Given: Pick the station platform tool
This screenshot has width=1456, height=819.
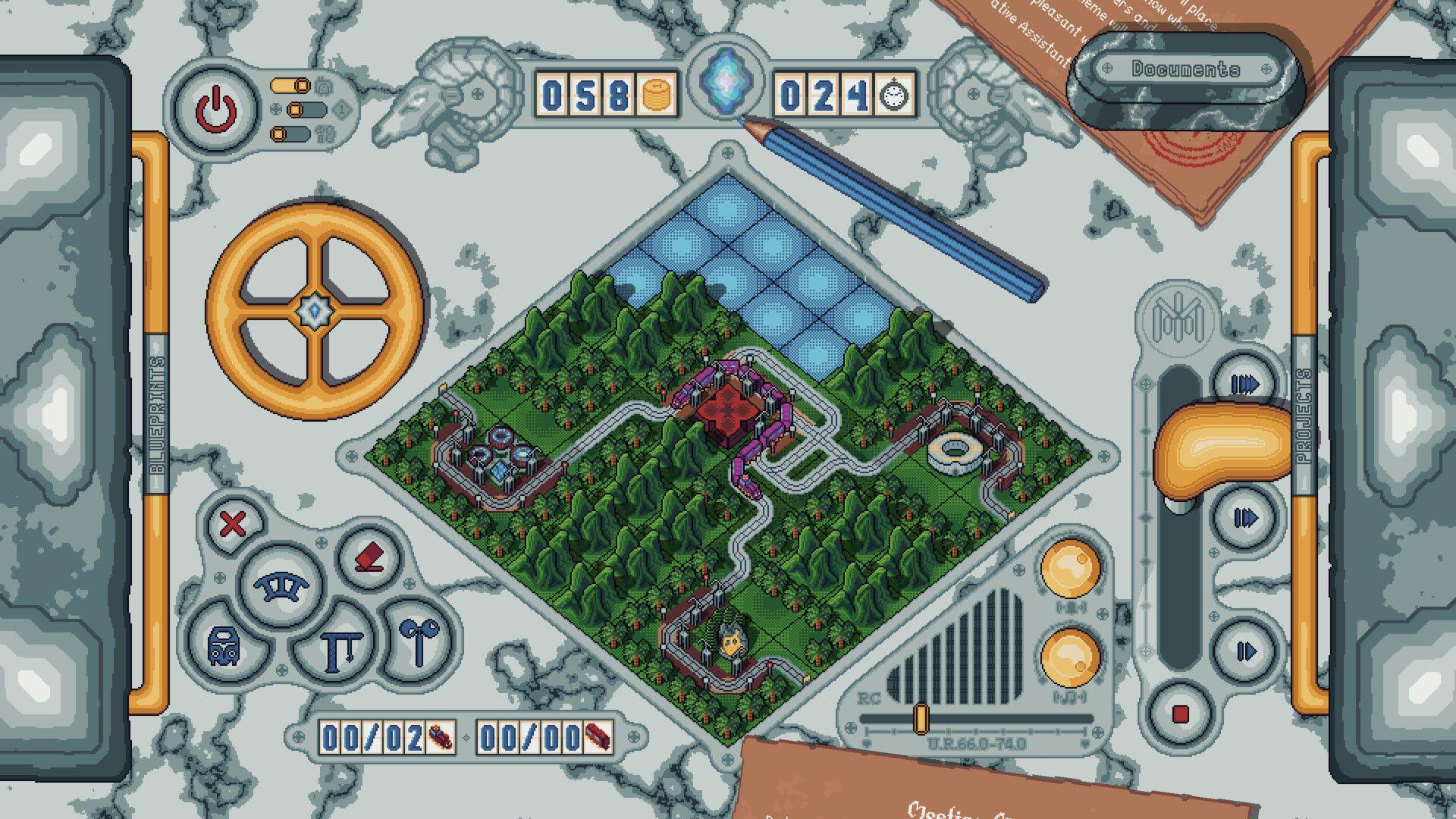Looking at the screenshot, I should [335, 651].
